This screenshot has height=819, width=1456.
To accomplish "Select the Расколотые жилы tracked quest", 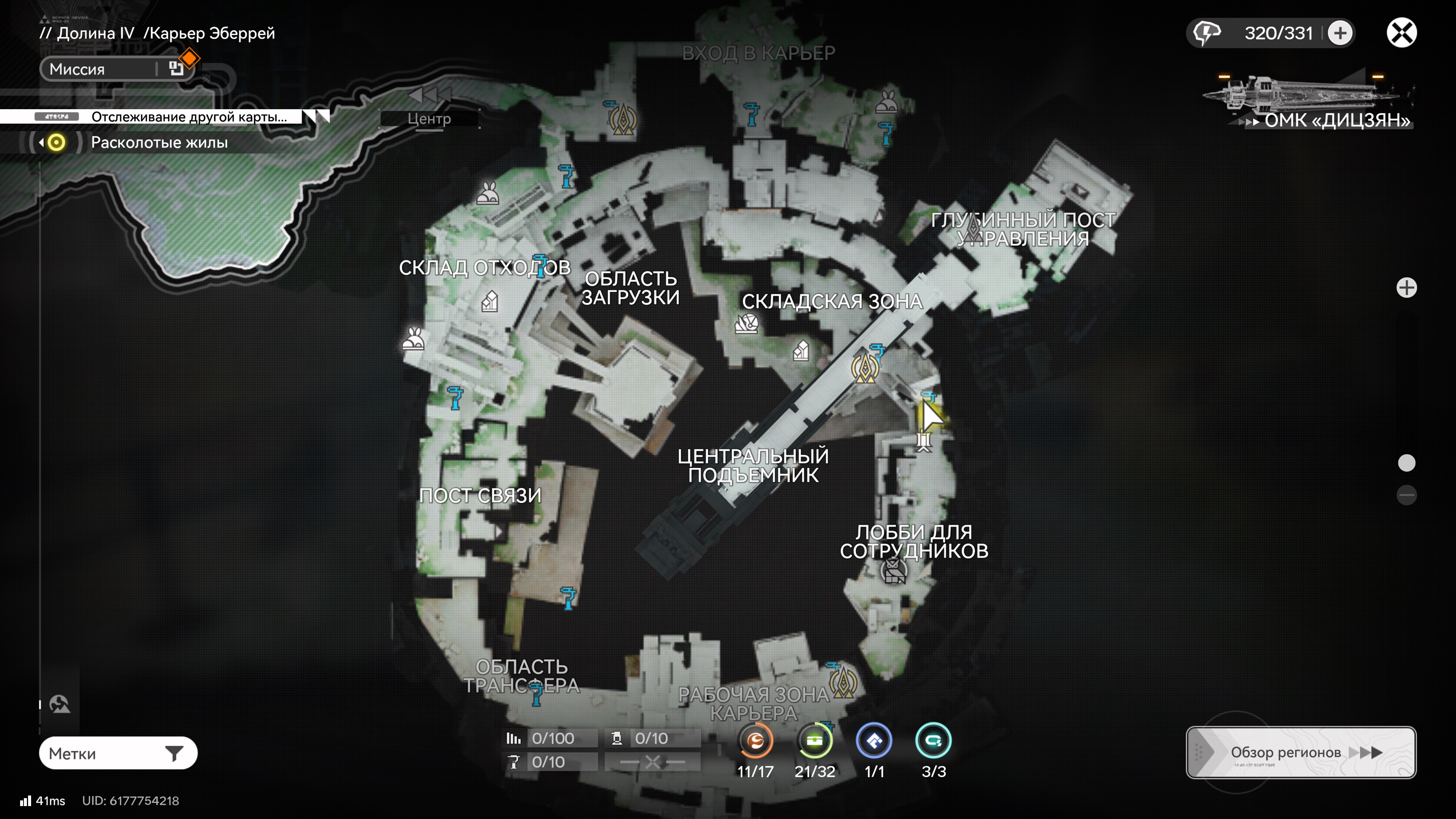I will tap(159, 143).
